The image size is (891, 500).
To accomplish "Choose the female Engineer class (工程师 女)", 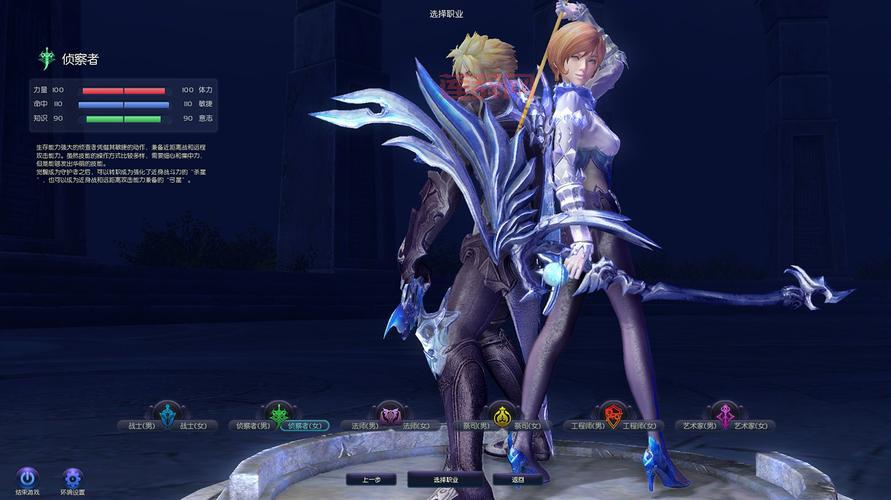I will (x=640, y=426).
